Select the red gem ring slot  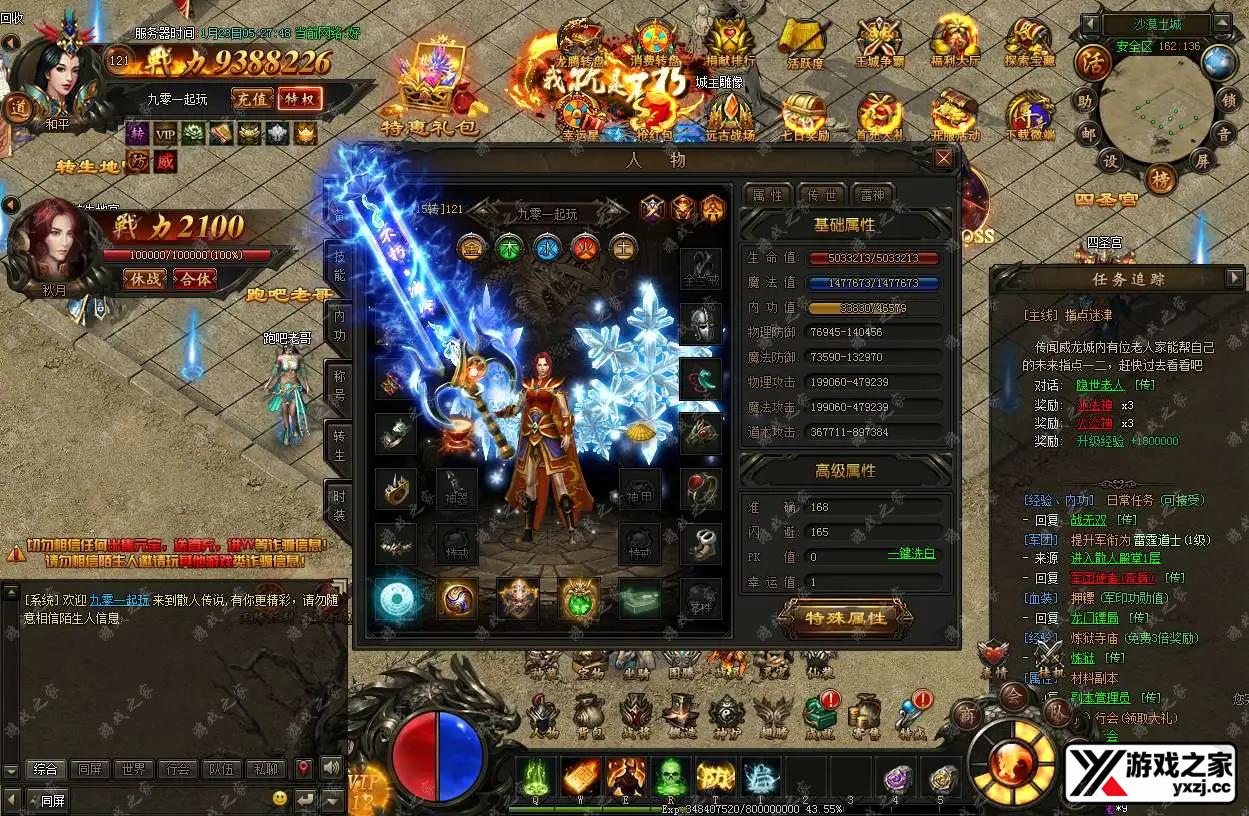coord(700,489)
